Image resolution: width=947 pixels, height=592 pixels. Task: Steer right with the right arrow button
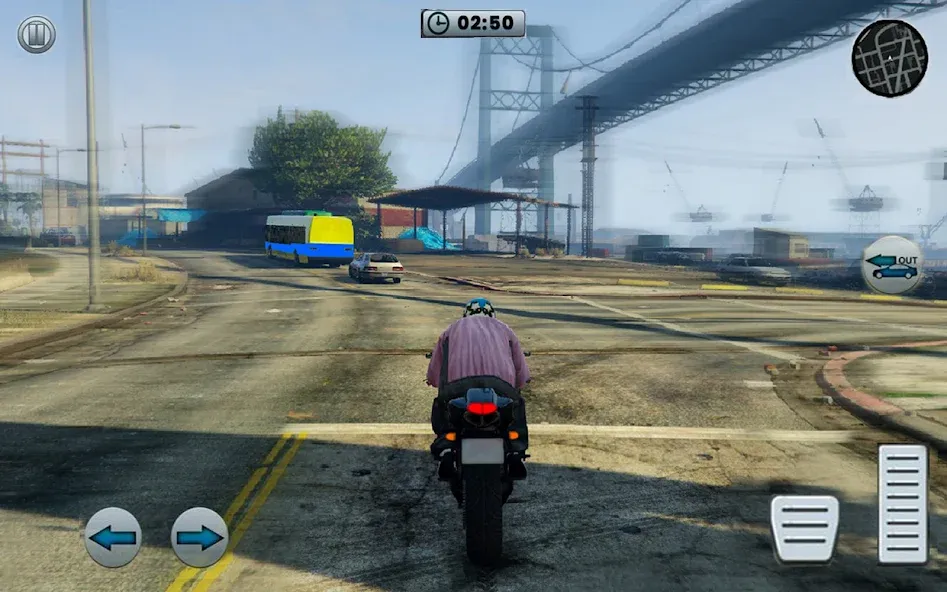coord(200,537)
